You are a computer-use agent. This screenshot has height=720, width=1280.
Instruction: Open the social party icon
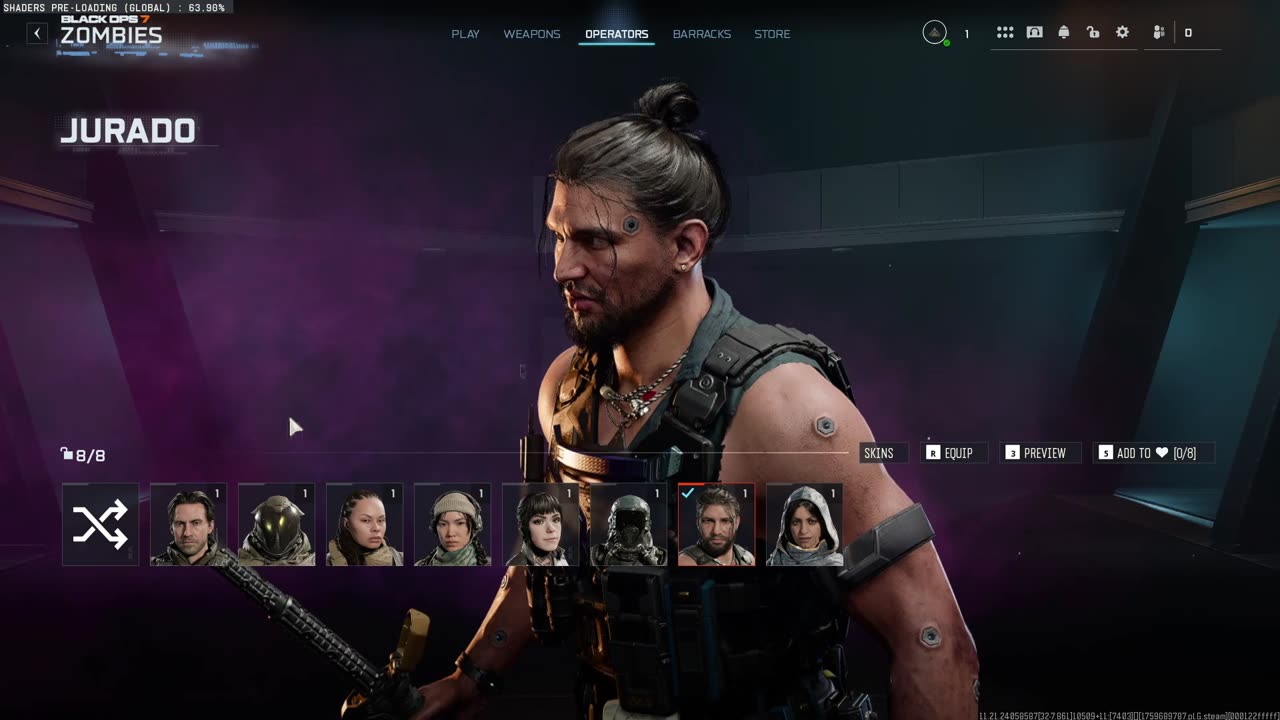click(x=1159, y=33)
